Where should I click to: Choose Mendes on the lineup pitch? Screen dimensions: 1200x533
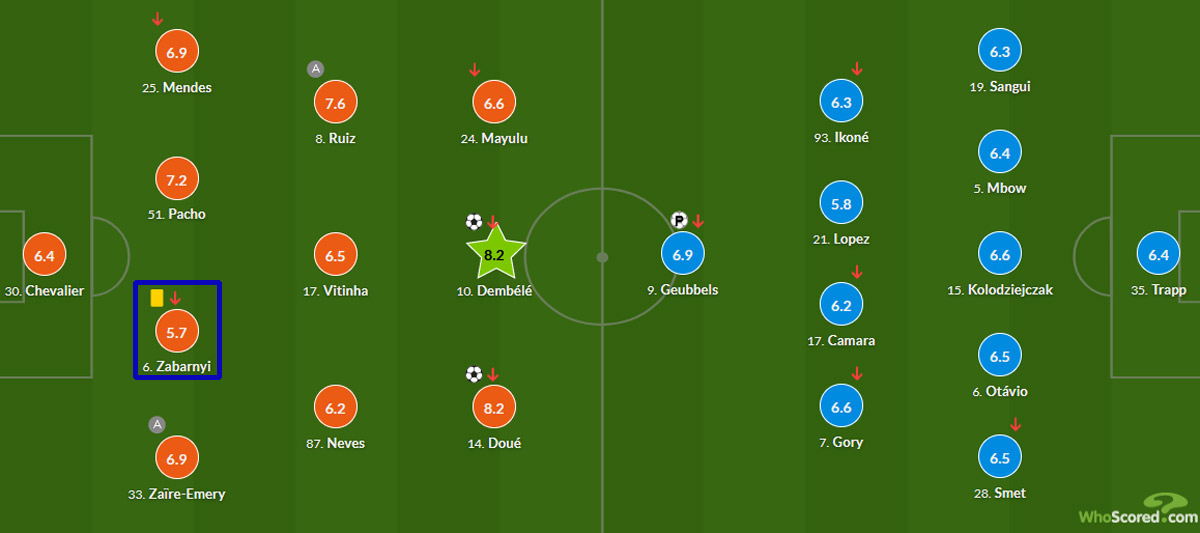click(x=177, y=52)
